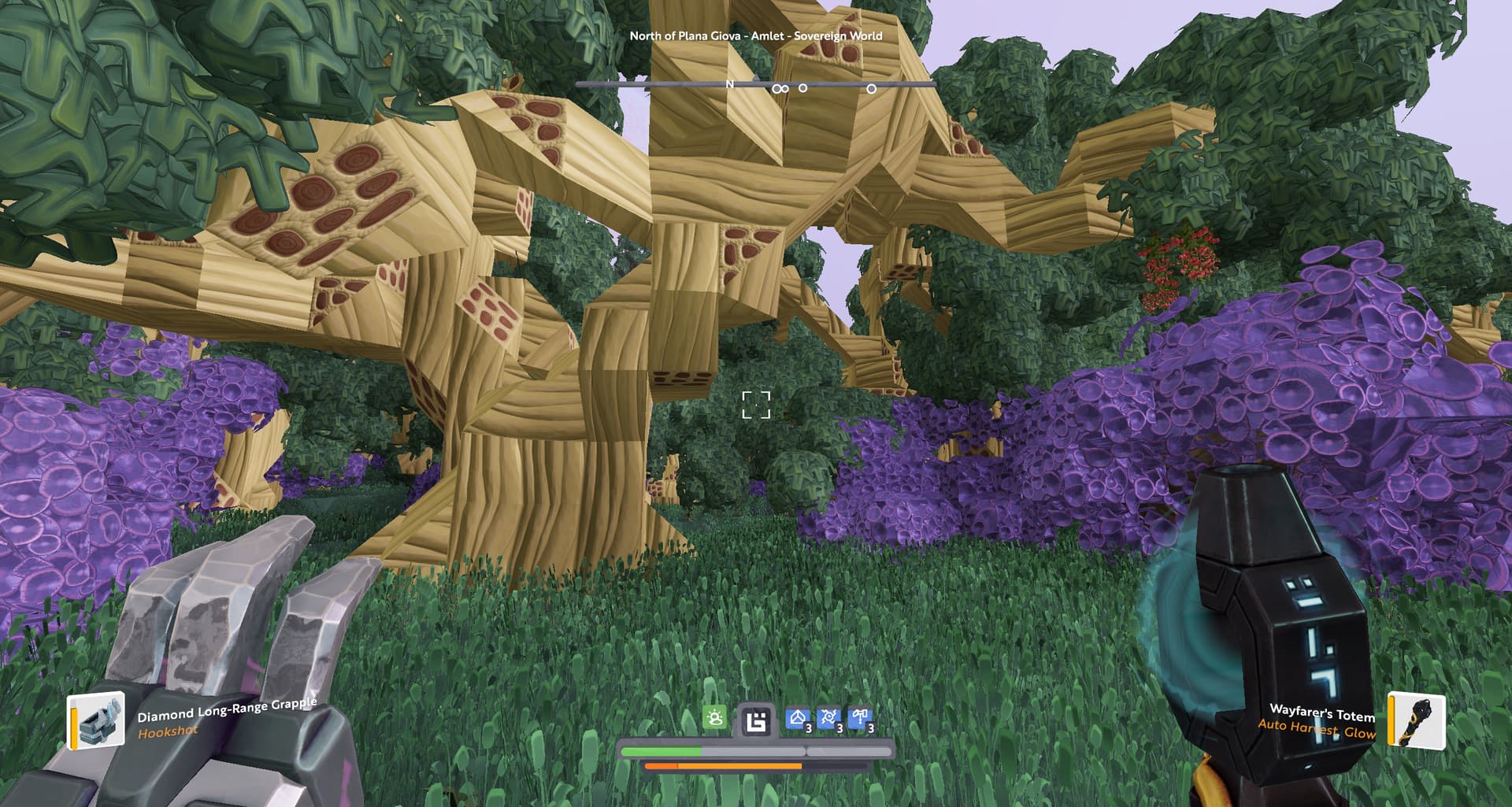The height and width of the screenshot is (807, 1512).
Task: Click the rightmost circle marker on compass
Action: 871,89
